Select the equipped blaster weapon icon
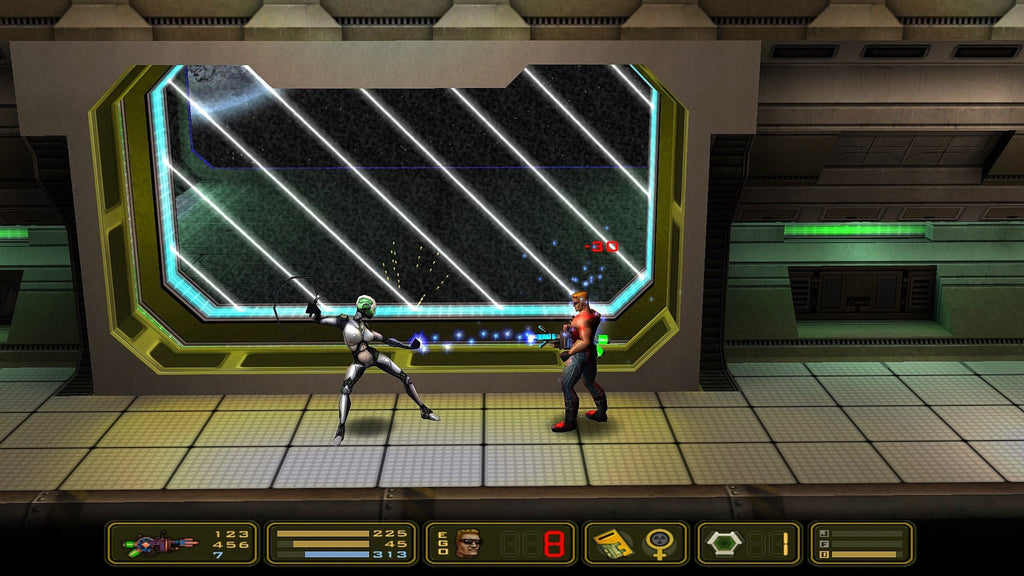The height and width of the screenshot is (576, 1024). (x=160, y=545)
